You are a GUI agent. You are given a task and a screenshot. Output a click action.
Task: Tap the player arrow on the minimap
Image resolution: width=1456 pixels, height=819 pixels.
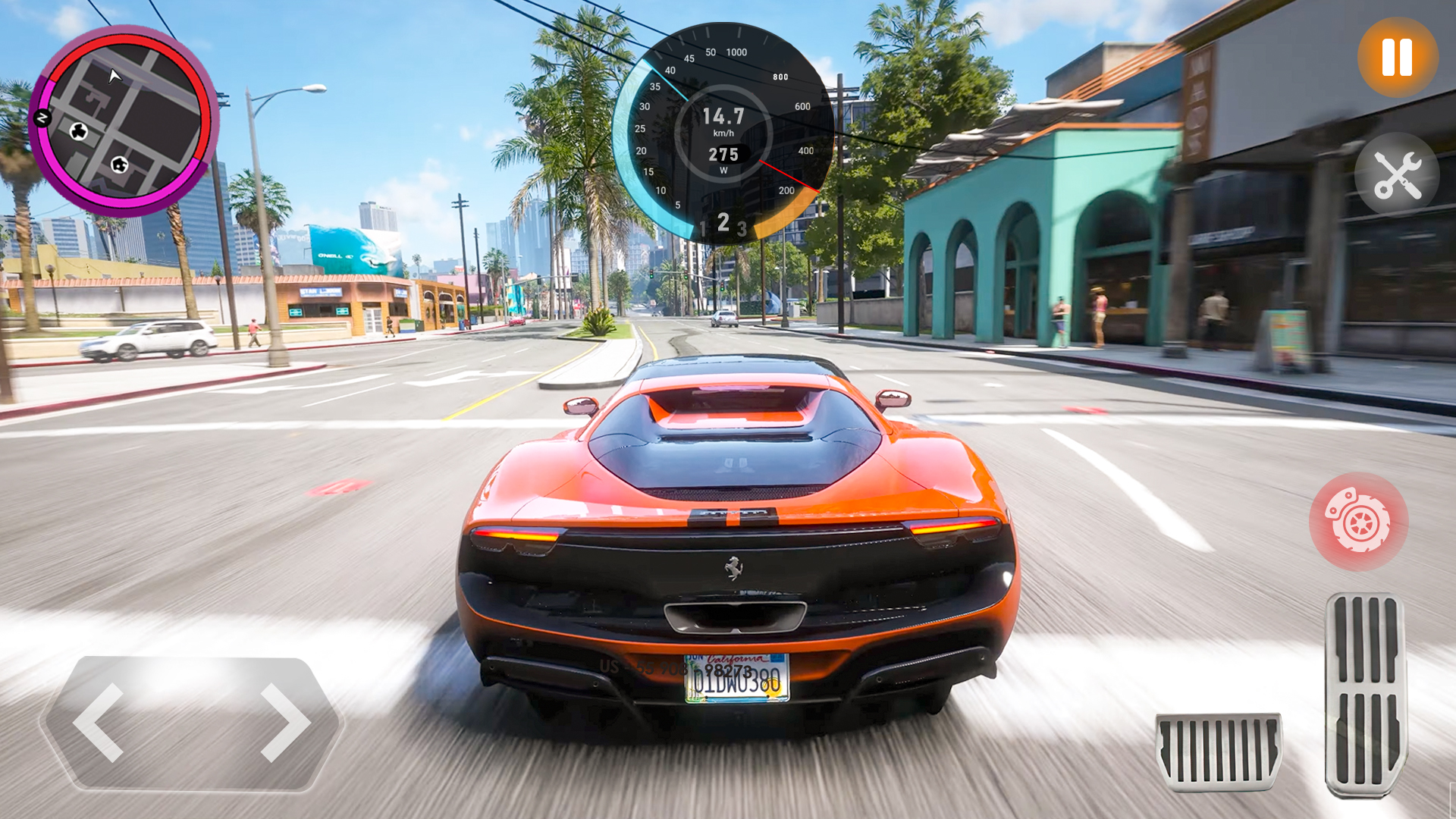point(114,77)
